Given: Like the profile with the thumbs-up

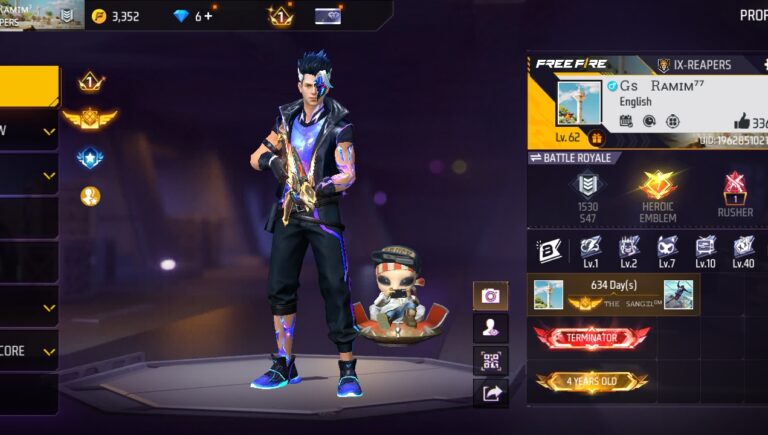Looking at the screenshot, I should pos(745,121).
